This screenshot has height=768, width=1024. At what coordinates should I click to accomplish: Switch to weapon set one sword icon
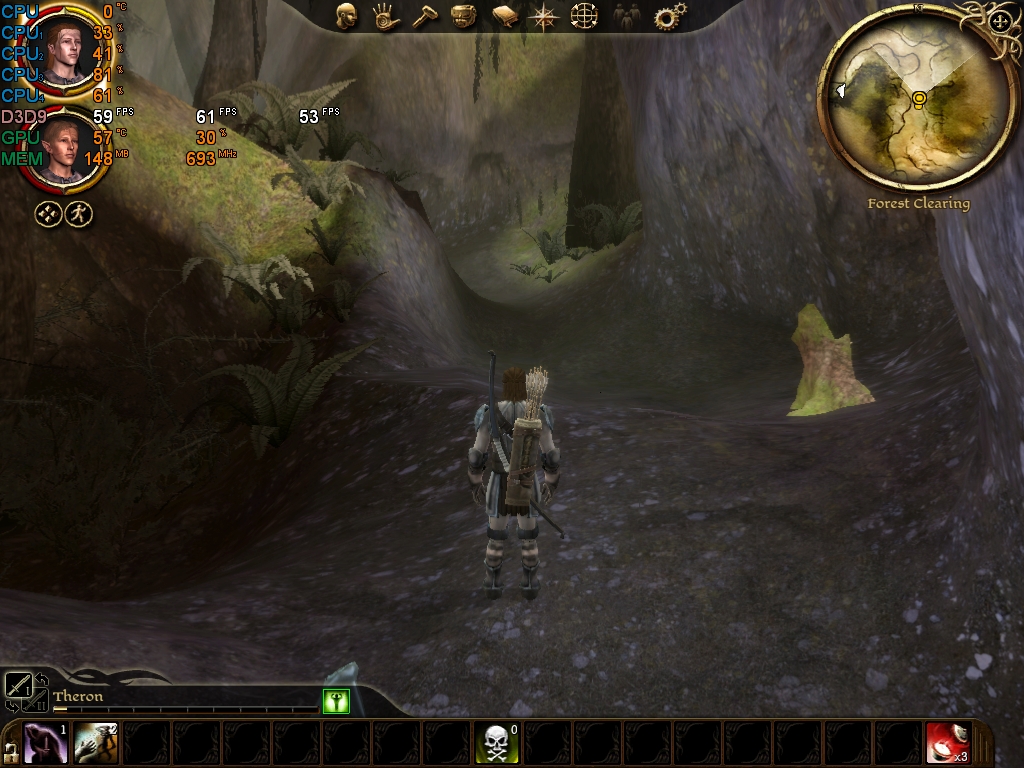coord(19,685)
